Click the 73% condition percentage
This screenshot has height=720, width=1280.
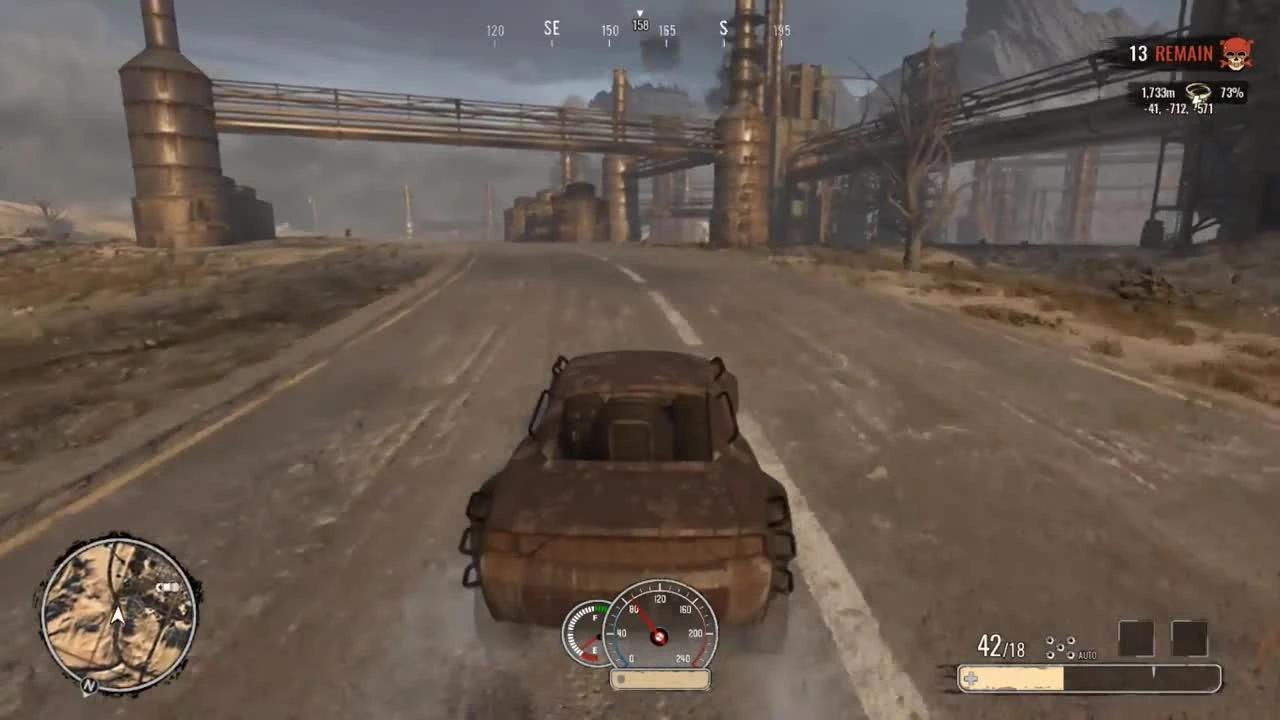point(1232,93)
